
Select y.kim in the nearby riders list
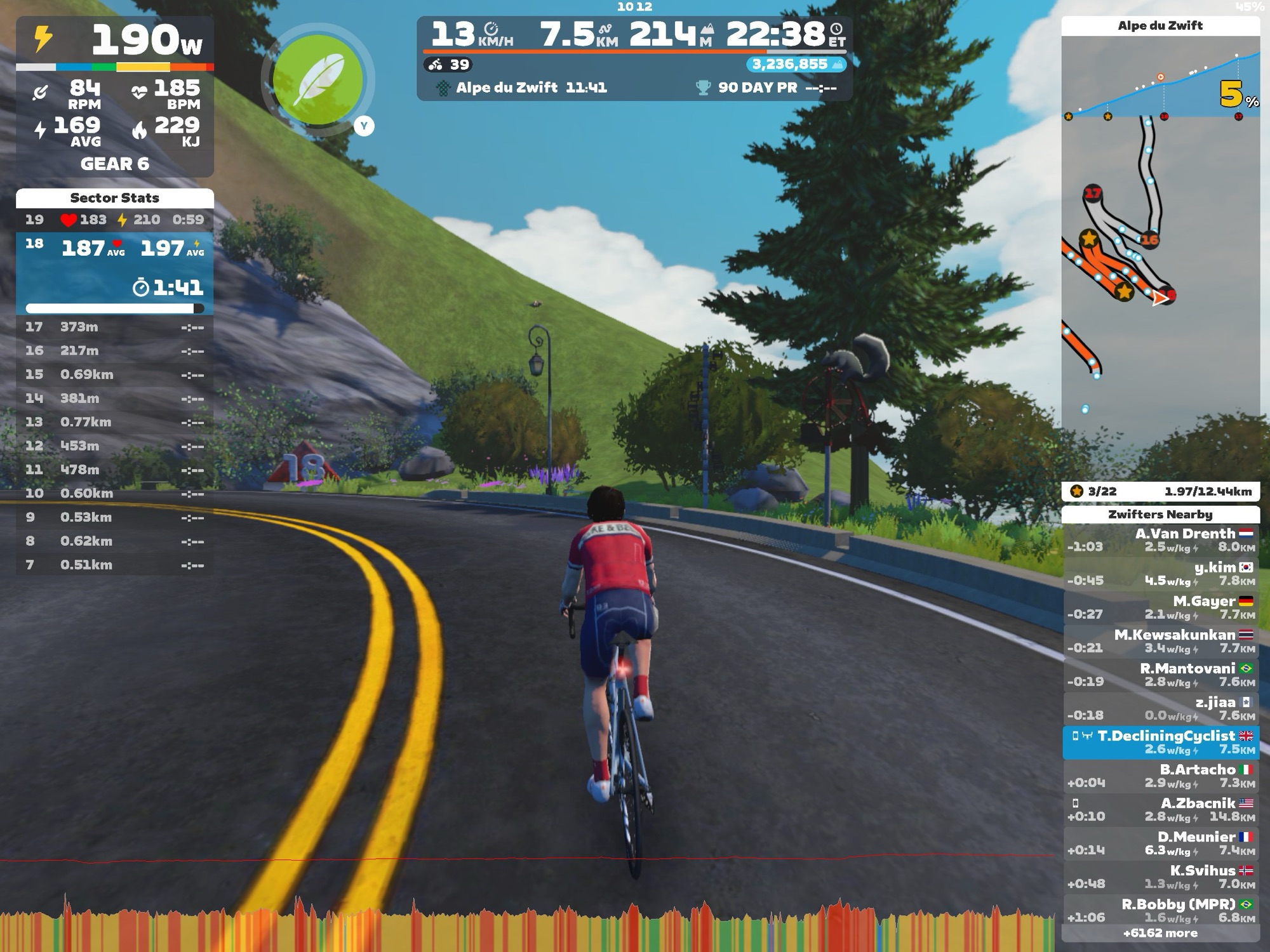click(x=1160, y=574)
